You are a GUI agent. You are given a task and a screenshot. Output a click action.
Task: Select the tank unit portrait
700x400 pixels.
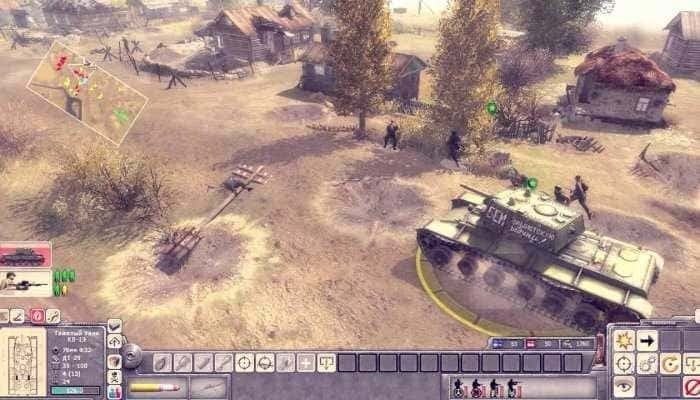[24, 254]
